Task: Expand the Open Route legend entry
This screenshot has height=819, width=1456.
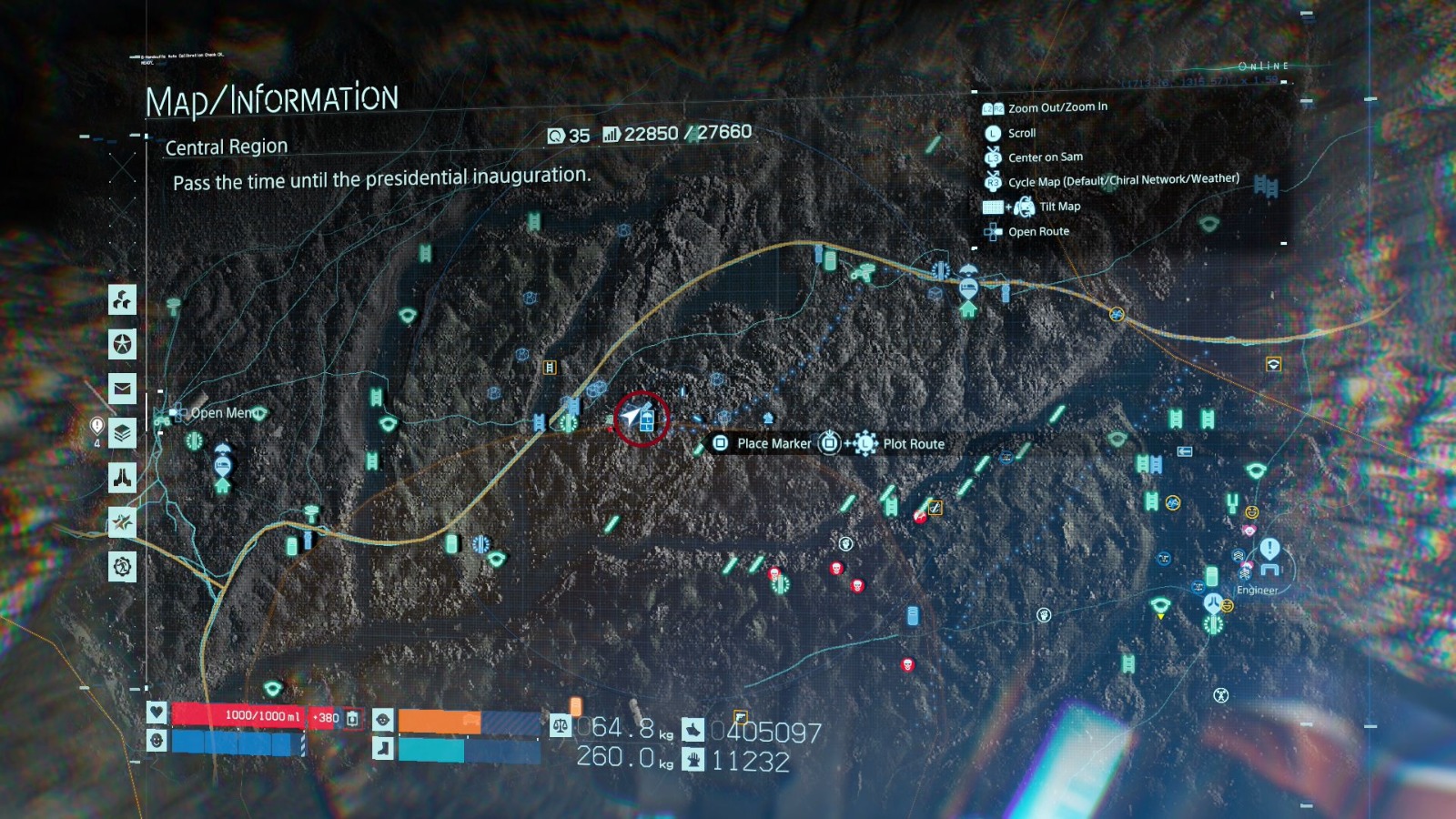Action: coord(1037,231)
